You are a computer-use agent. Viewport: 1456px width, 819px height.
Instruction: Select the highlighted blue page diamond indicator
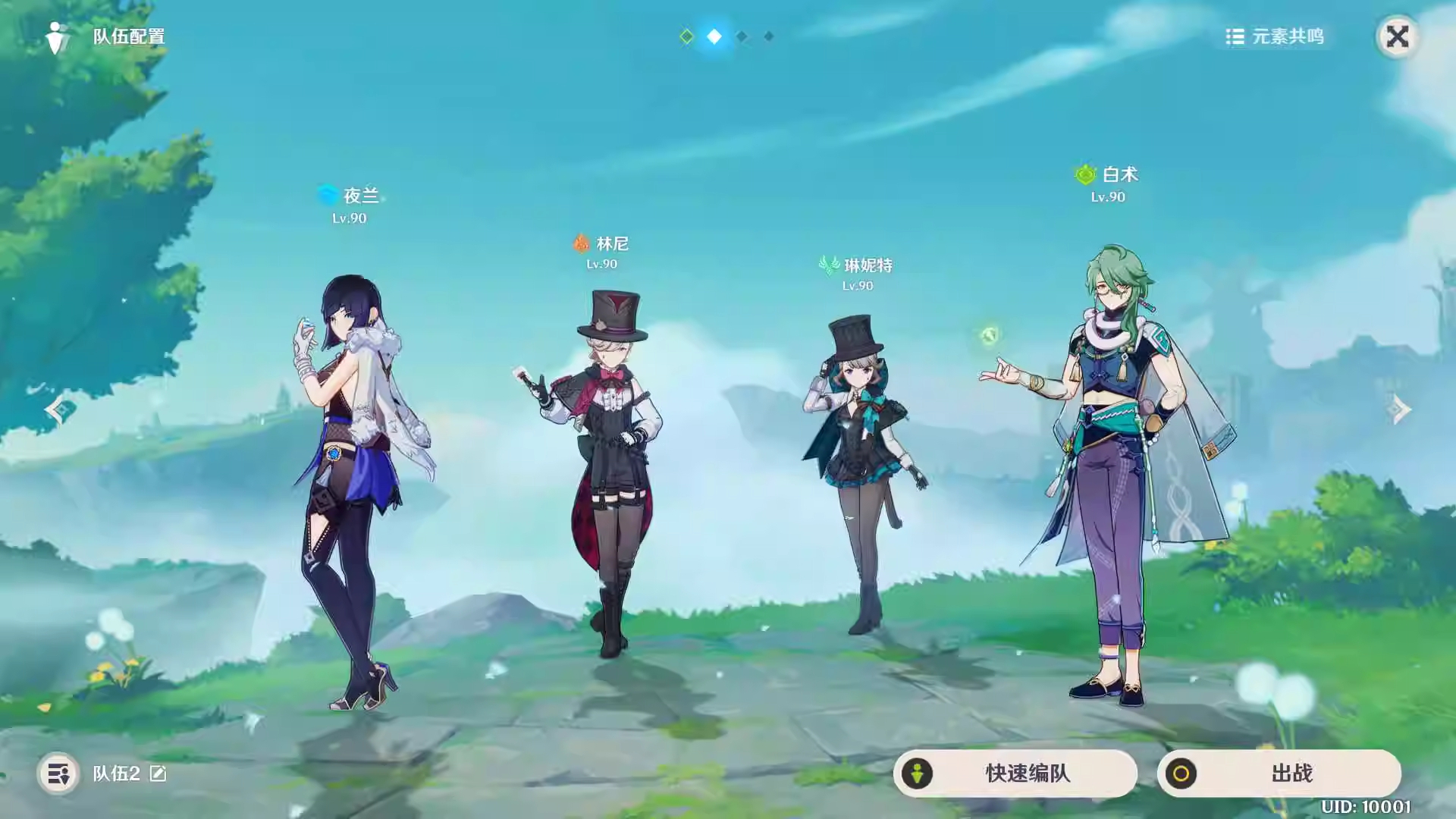714,36
